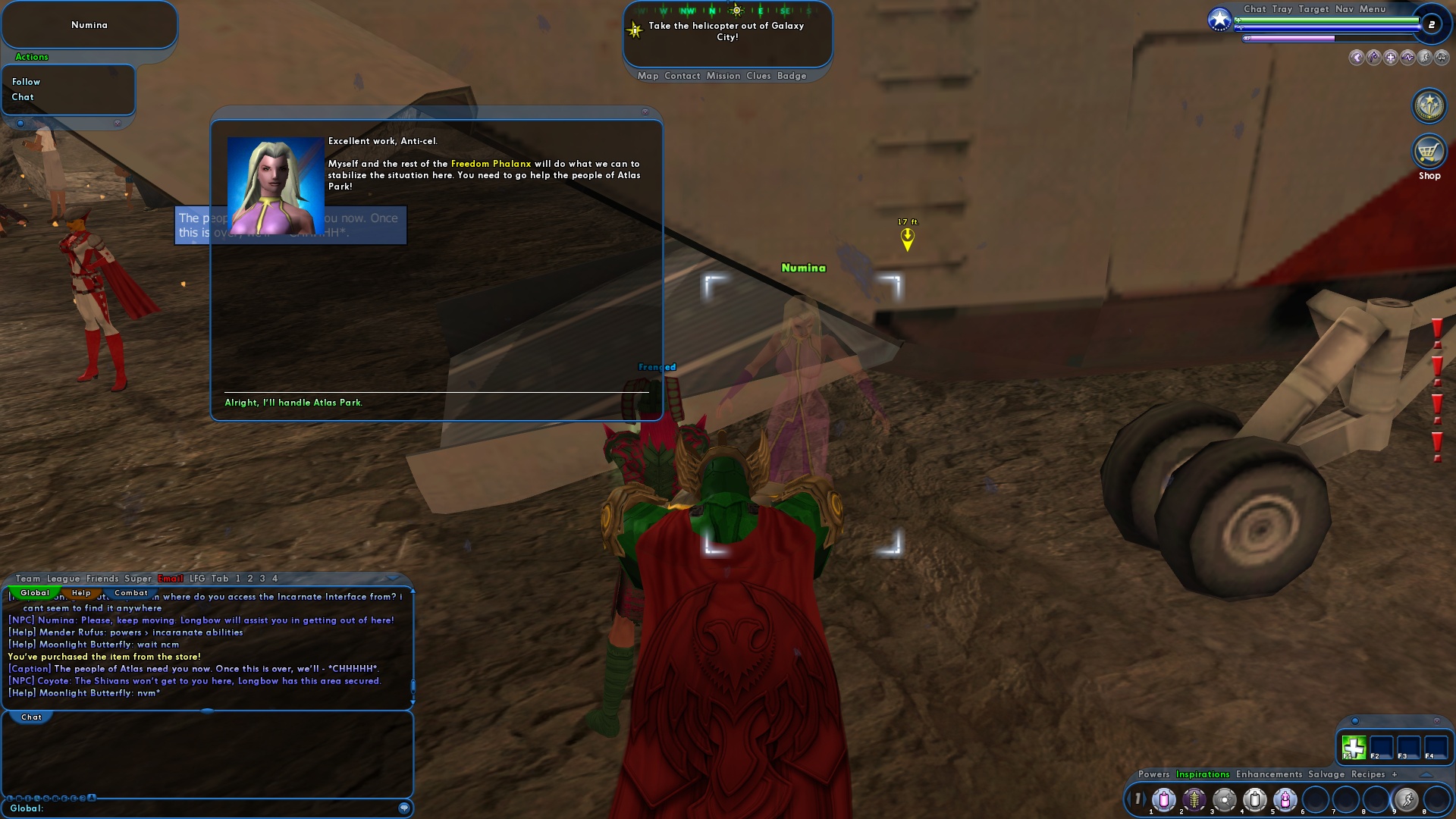Switch to the Enhancements tab
The width and height of the screenshot is (1456, 819).
coord(1269,775)
